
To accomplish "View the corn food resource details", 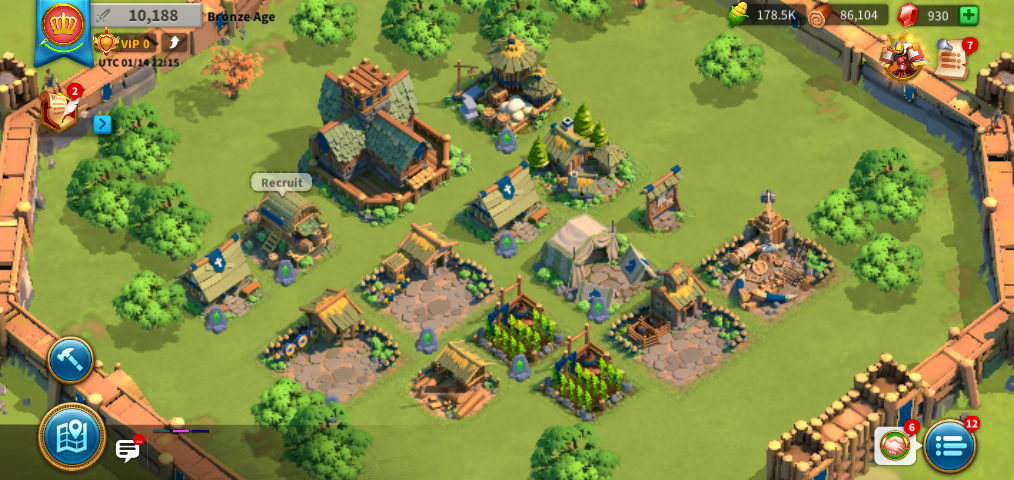I will coord(762,15).
